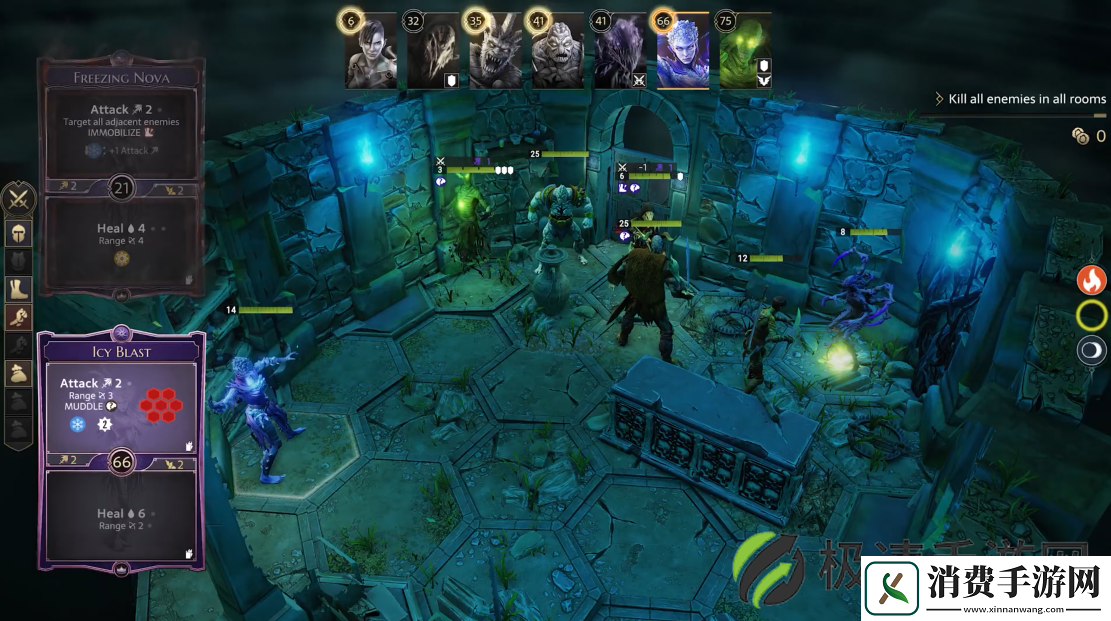Click the dark moon element icon

tap(1091, 350)
